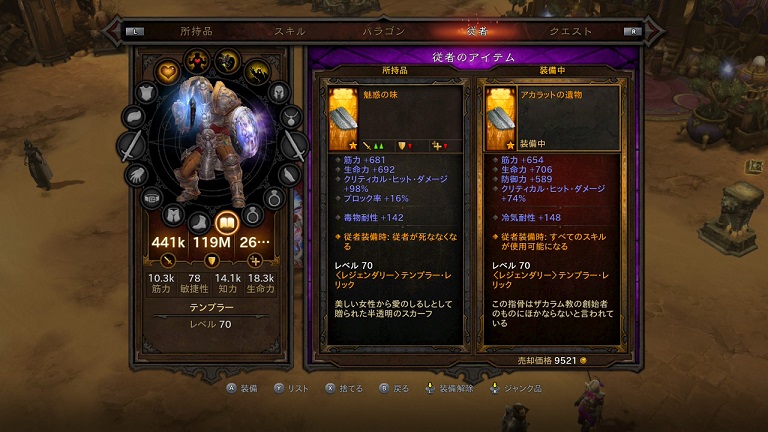Select the 従者 tab
The image size is (768, 432).
(477, 31)
